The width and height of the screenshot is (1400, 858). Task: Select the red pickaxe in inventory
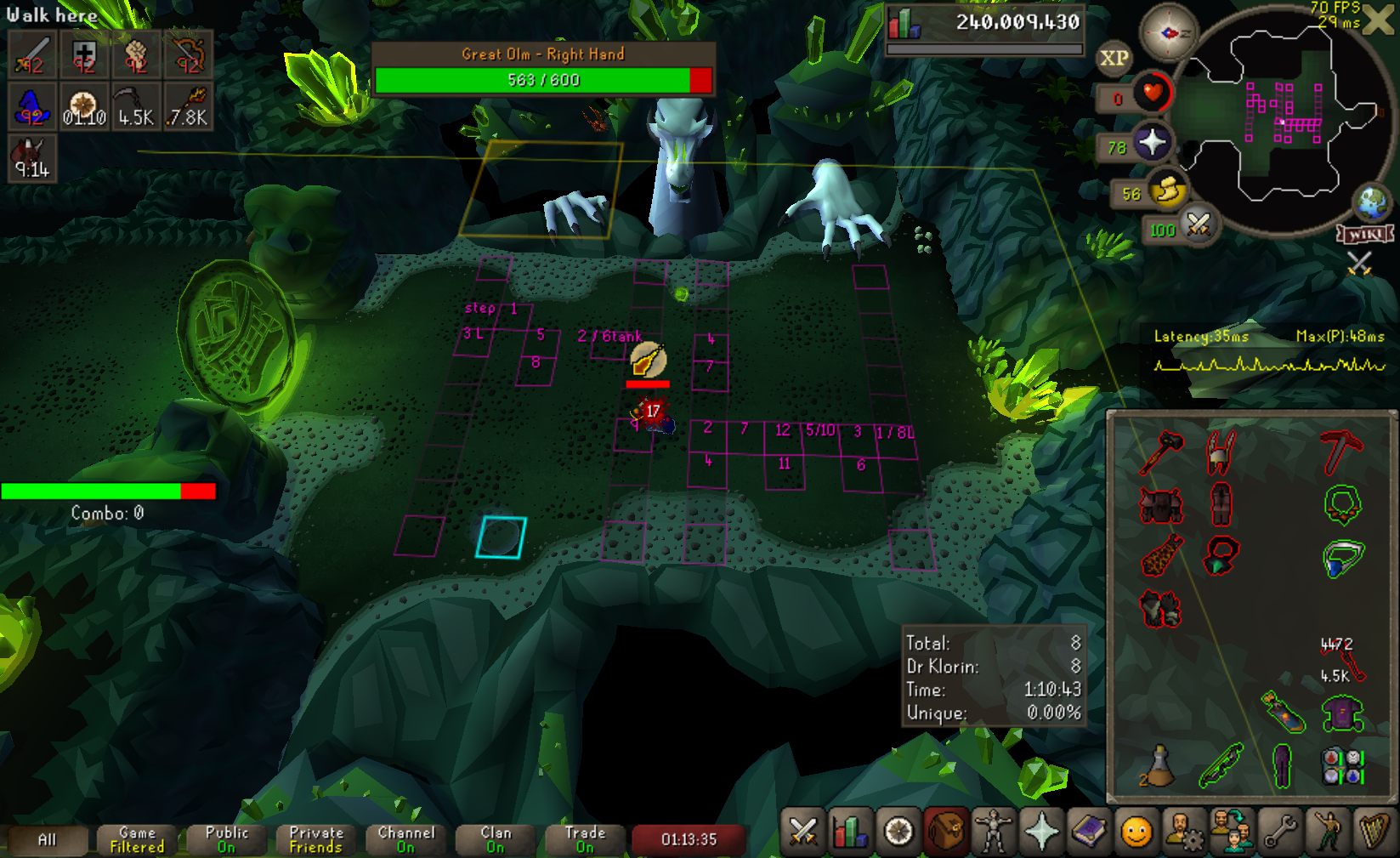(x=1340, y=452)
